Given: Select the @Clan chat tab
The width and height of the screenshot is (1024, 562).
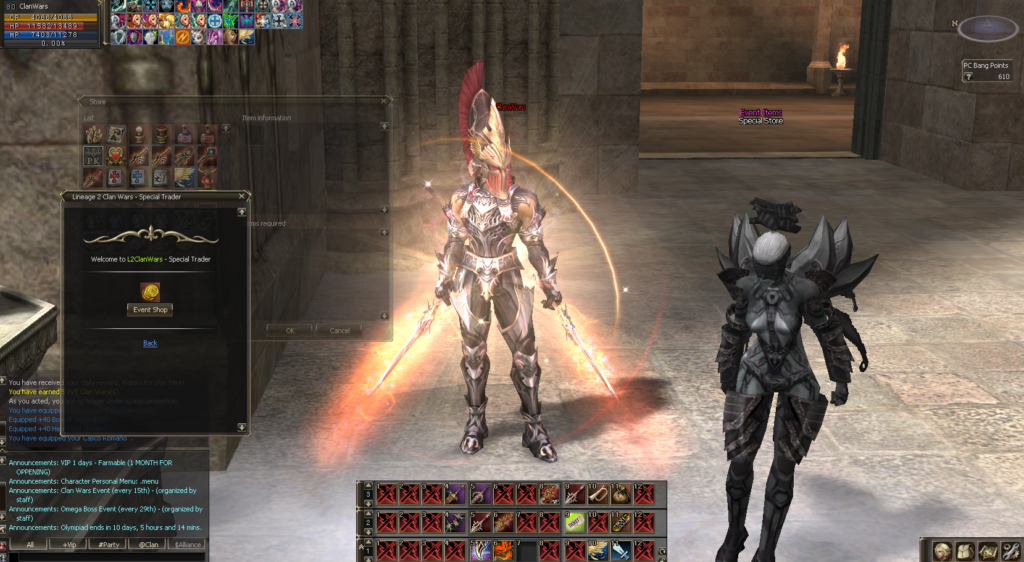Looking at the screenshot, I should 147,544.
